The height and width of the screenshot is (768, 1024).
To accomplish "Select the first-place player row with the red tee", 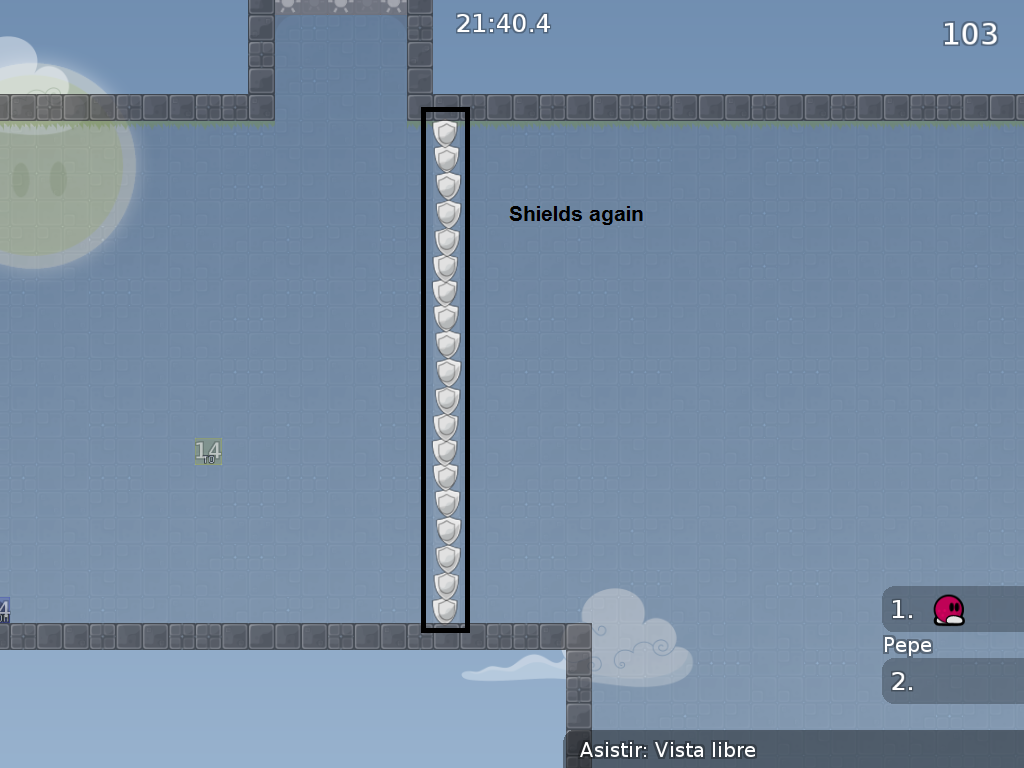I will pos(951,609).
